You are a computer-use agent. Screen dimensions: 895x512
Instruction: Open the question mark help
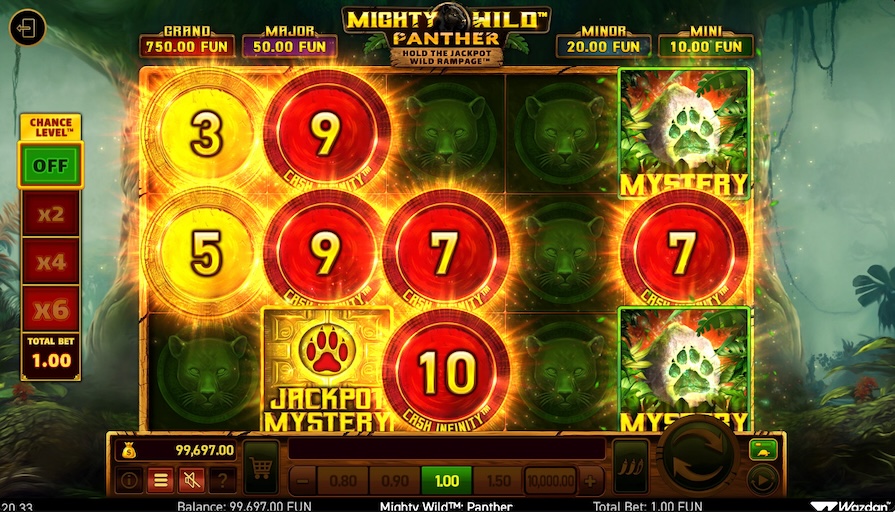coord(221,481)
